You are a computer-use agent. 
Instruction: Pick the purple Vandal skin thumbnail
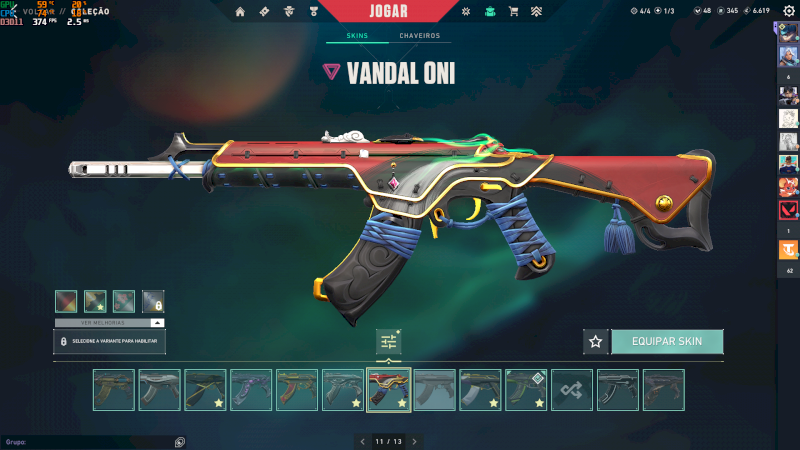pyautogui.click(x=251, y=390)
